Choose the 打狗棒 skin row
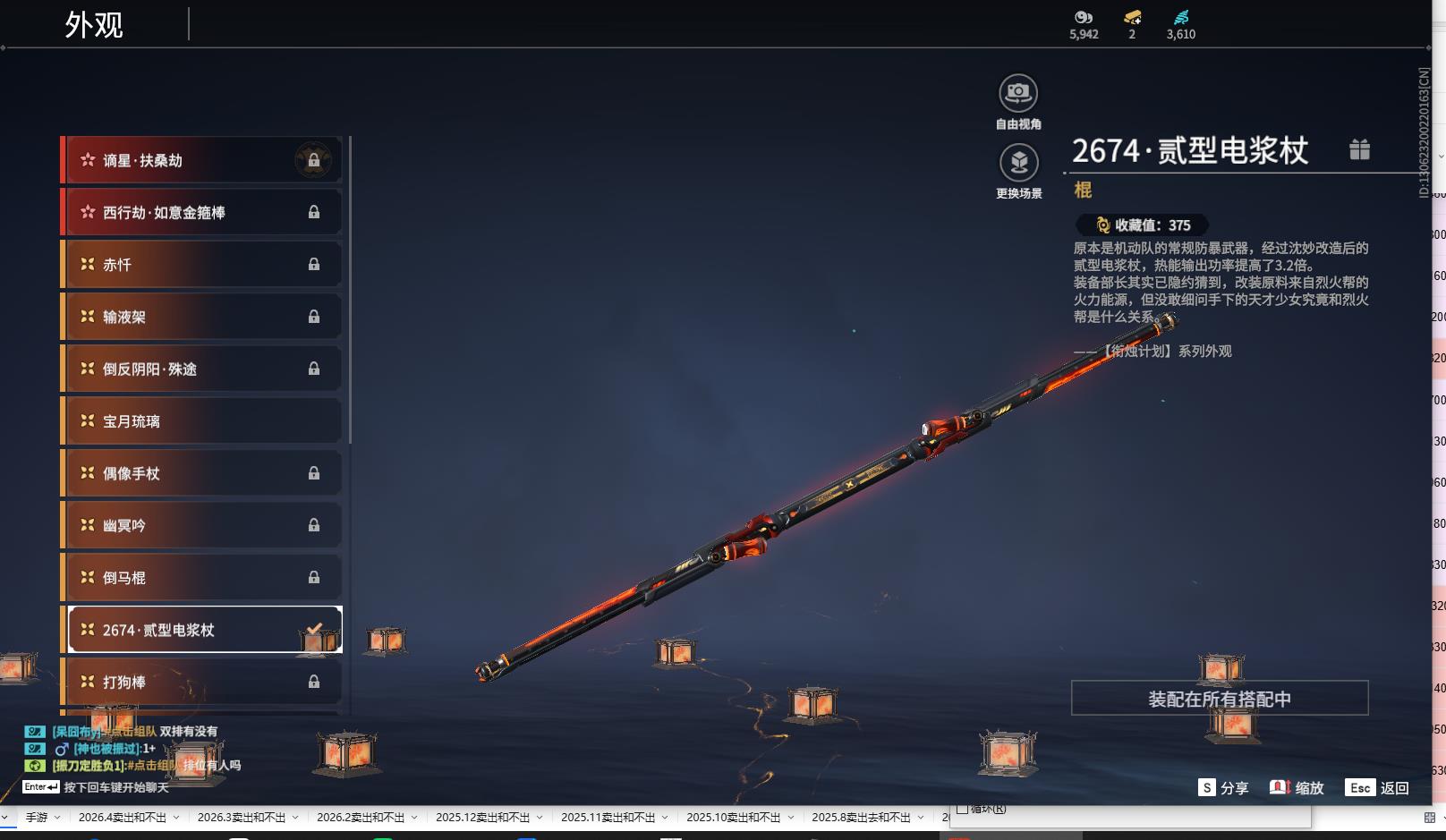 click(202, 682)
